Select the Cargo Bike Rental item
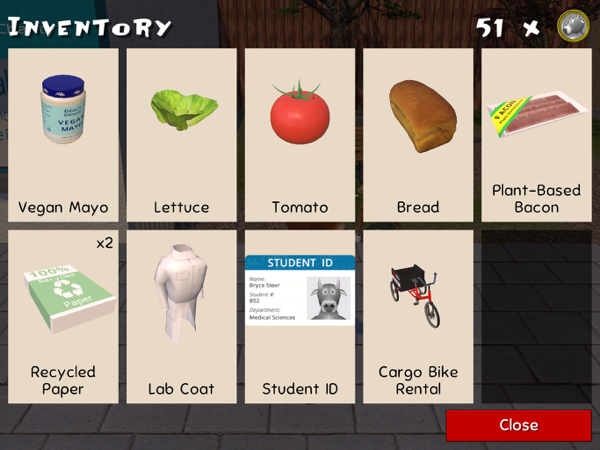Viewport: 600px width, 450px height. click(418, 316)
